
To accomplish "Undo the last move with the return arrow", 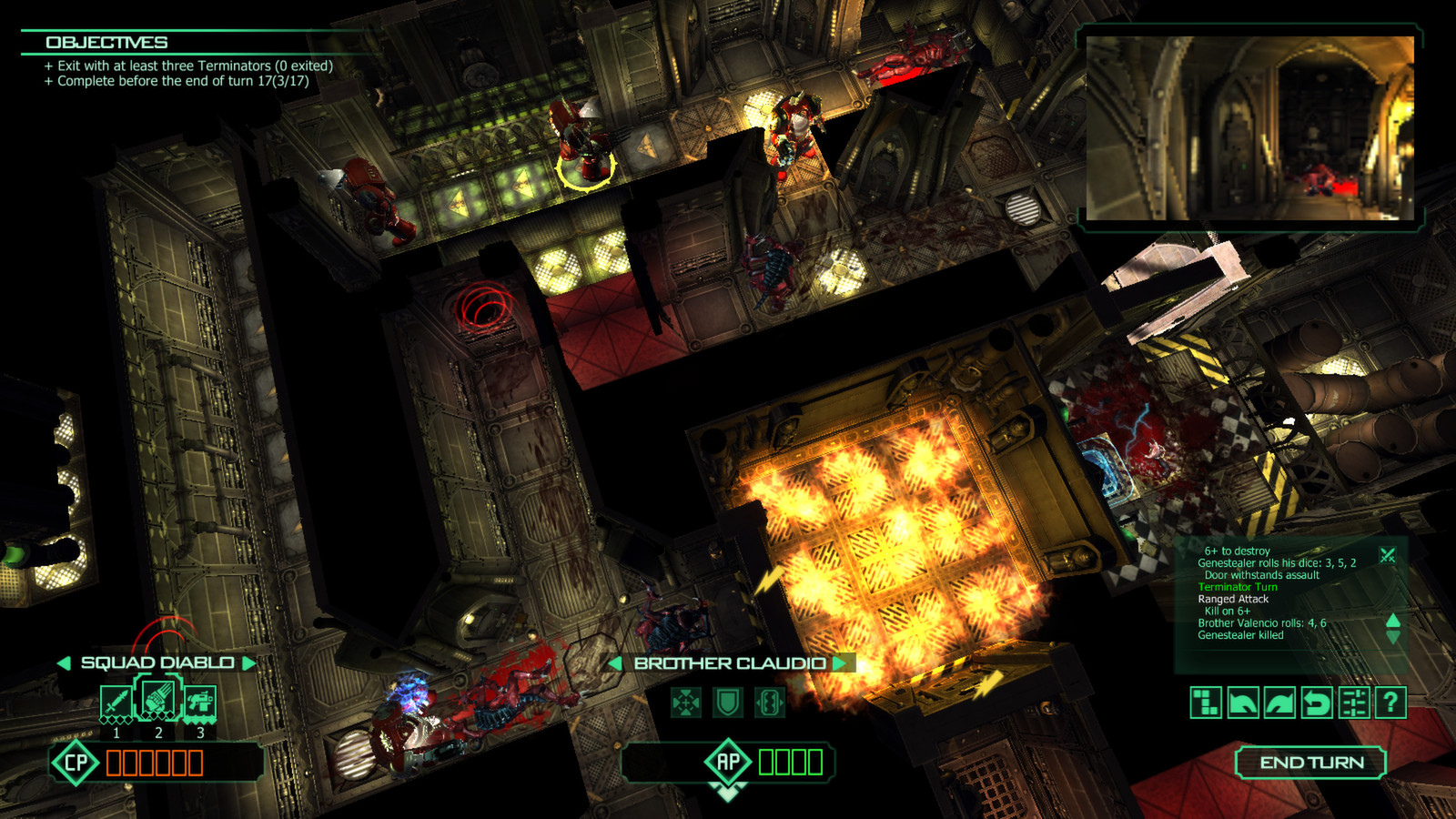I will [x=1317, y=703].
